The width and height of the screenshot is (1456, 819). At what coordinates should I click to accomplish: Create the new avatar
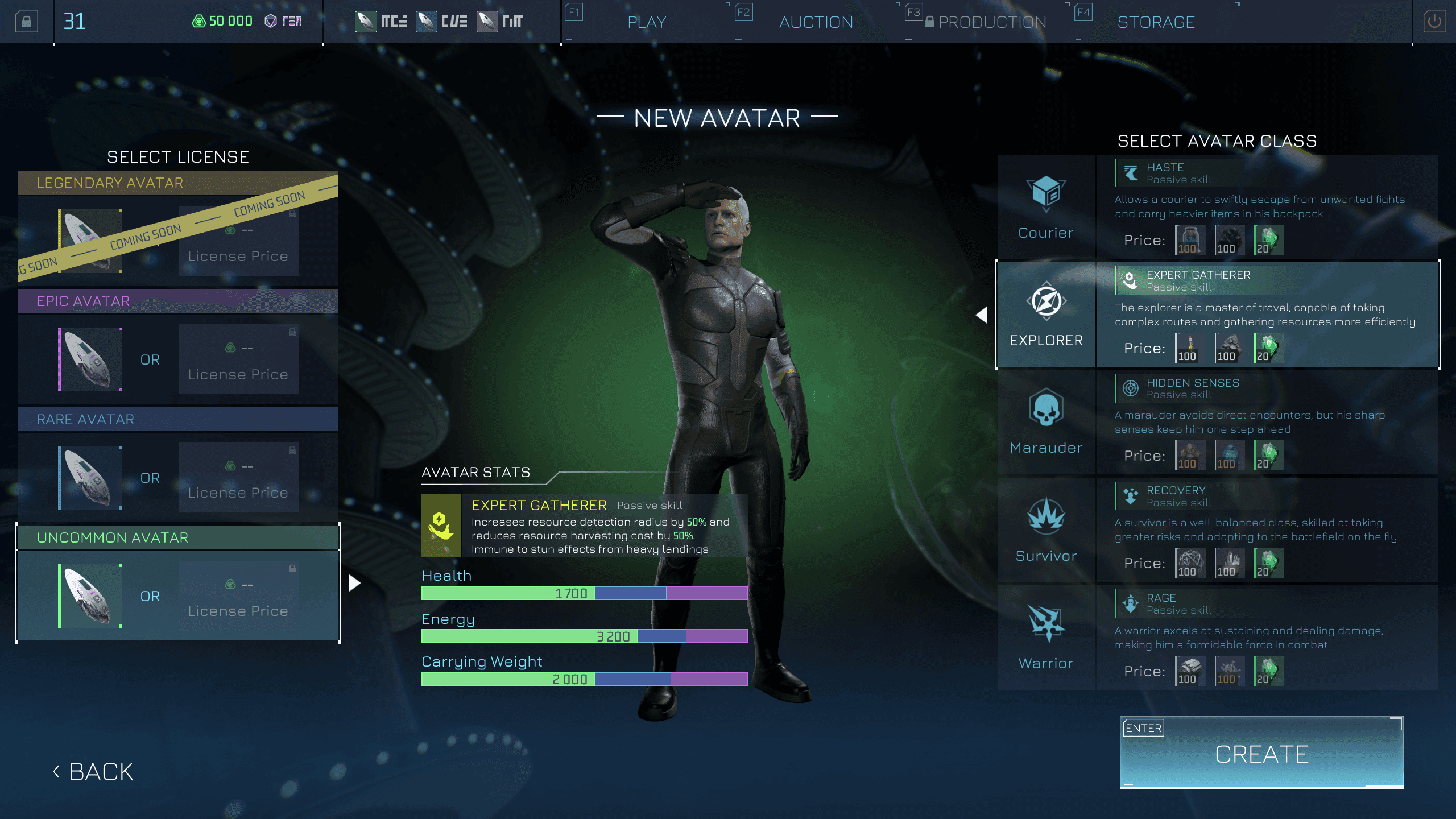1261,753
